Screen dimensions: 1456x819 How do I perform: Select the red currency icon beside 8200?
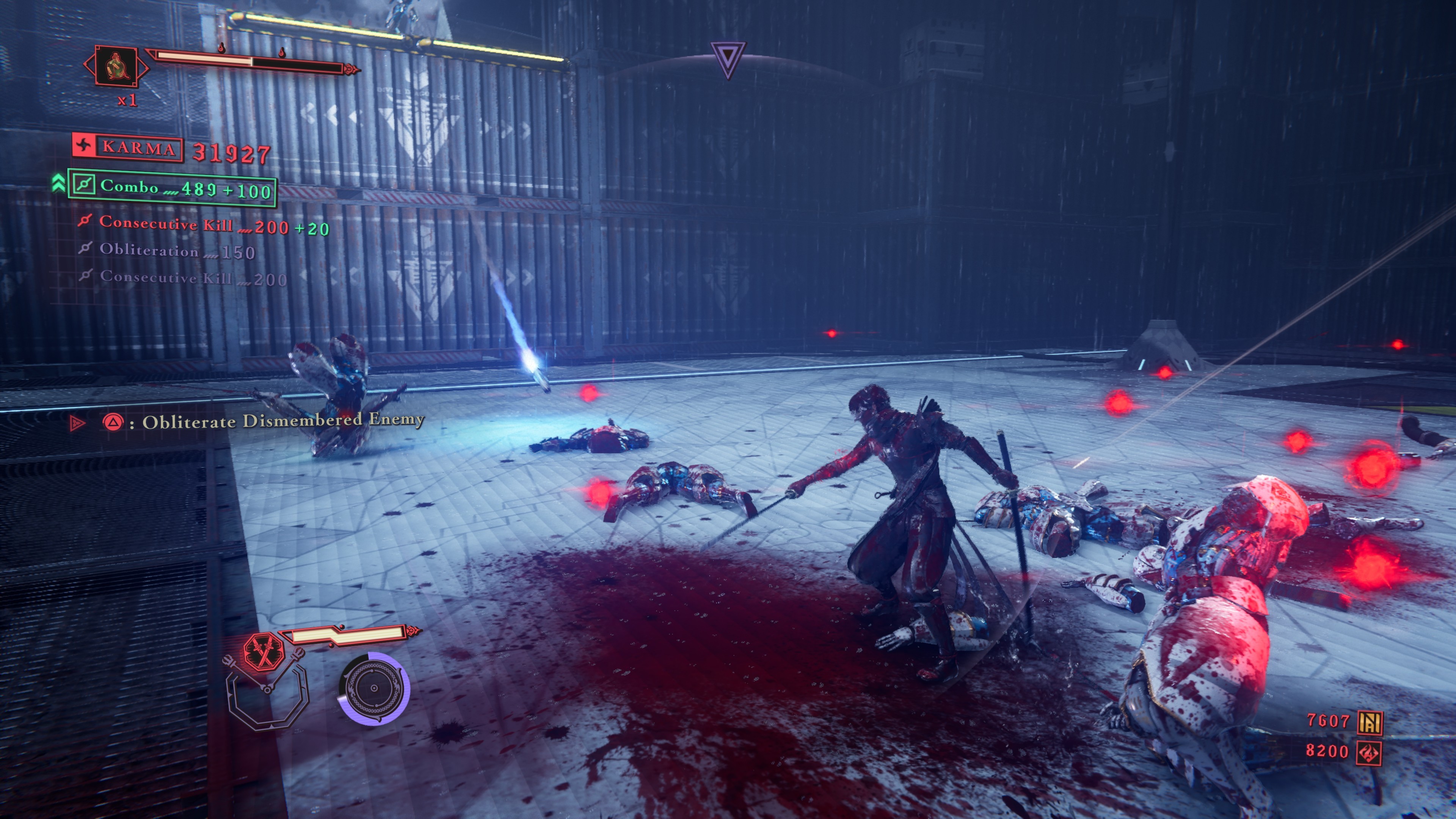[x=1370, y=752]
